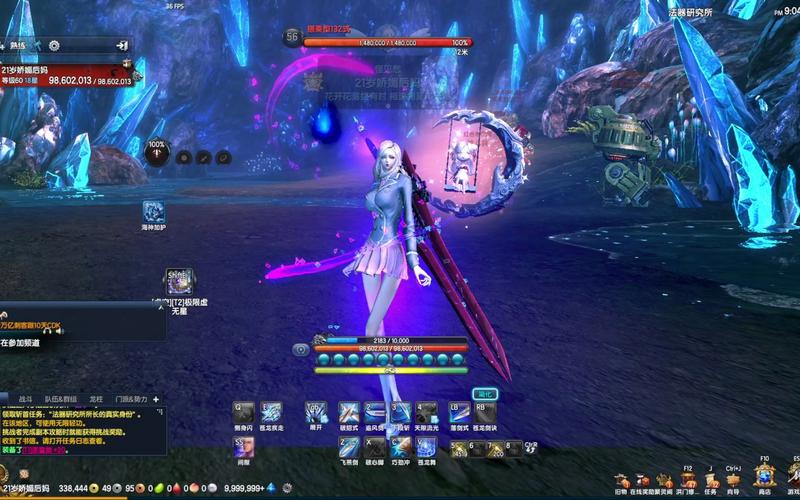Select the 海神加护 buff icon
This screenshot has height=500, width=800.
coord(153,211)
